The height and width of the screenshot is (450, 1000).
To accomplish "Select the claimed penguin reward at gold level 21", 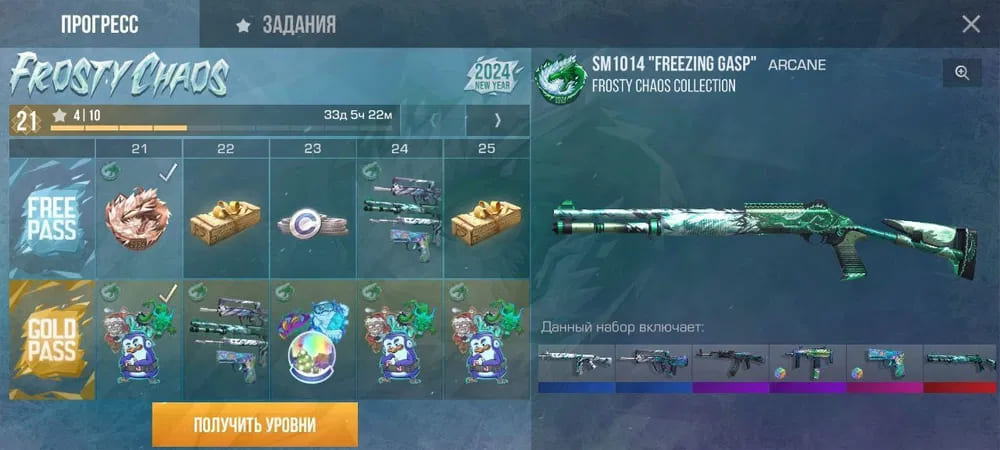I will click(x=140, y=340).
